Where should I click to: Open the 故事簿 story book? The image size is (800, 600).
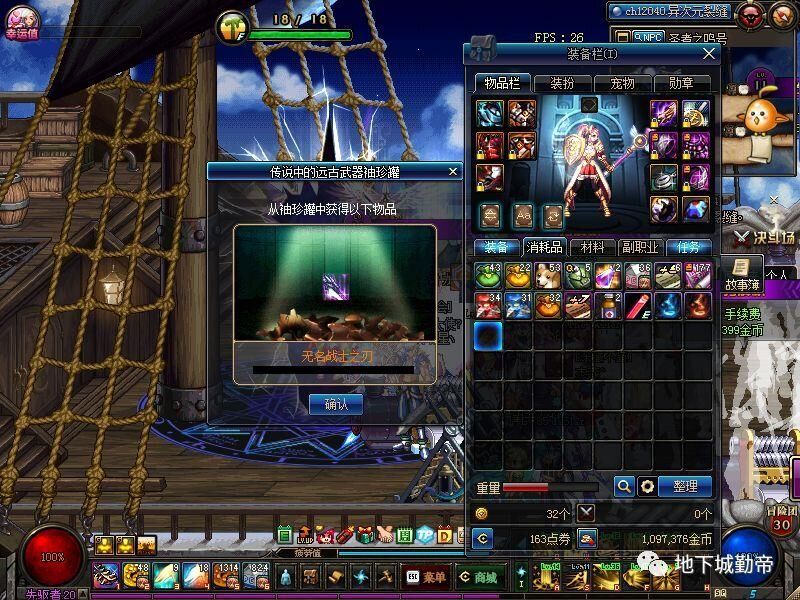[741, 276]
